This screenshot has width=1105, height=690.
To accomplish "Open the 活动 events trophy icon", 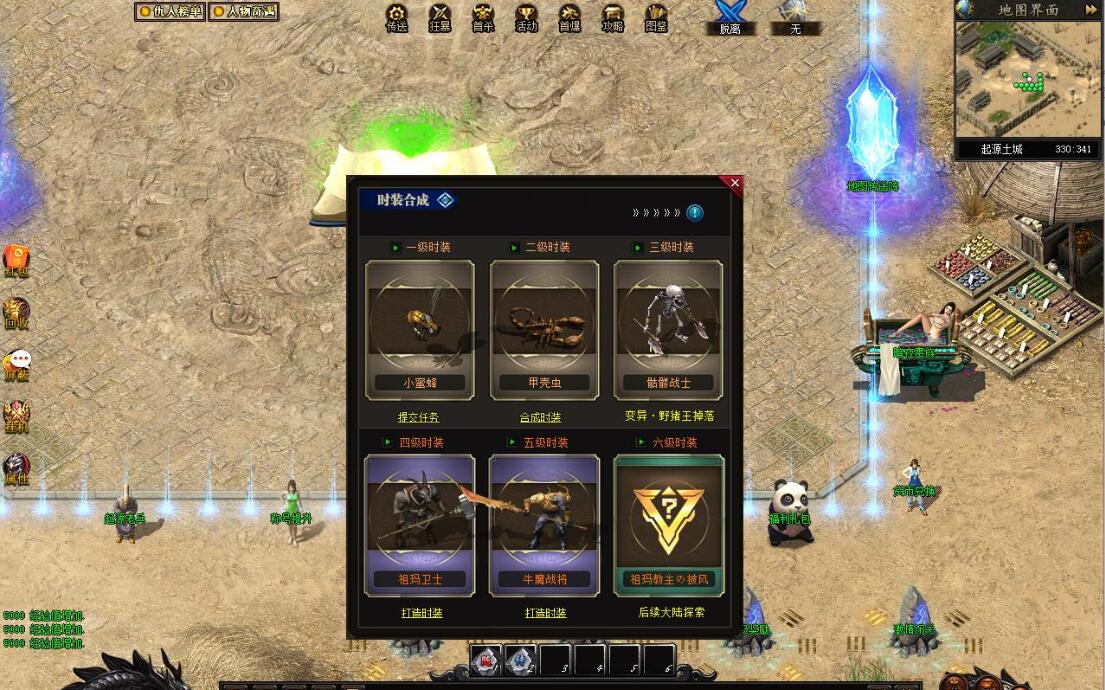I will pyautogui.click(x=526, y=17).
